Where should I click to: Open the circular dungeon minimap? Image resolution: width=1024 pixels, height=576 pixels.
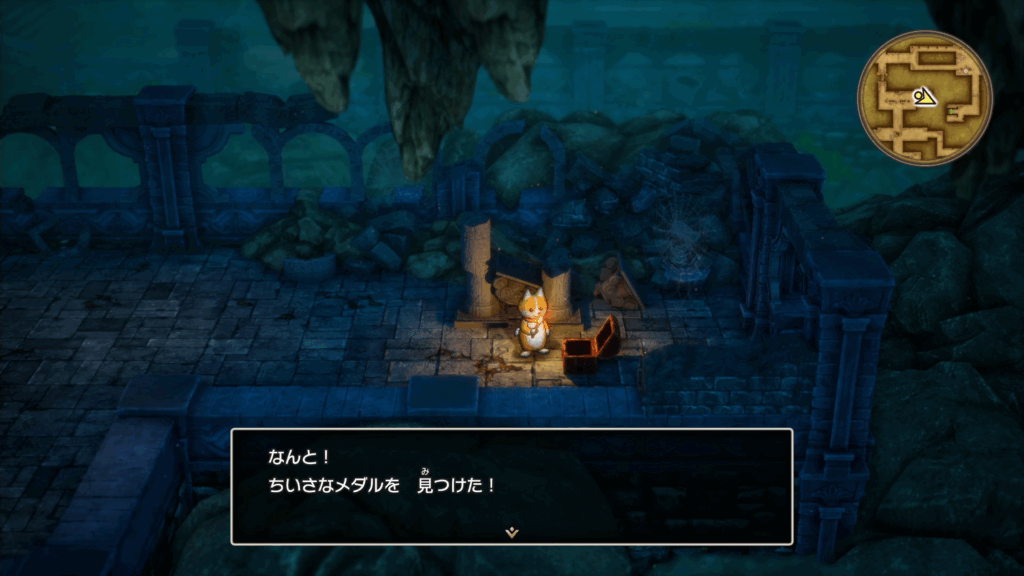tap(924, 98)
